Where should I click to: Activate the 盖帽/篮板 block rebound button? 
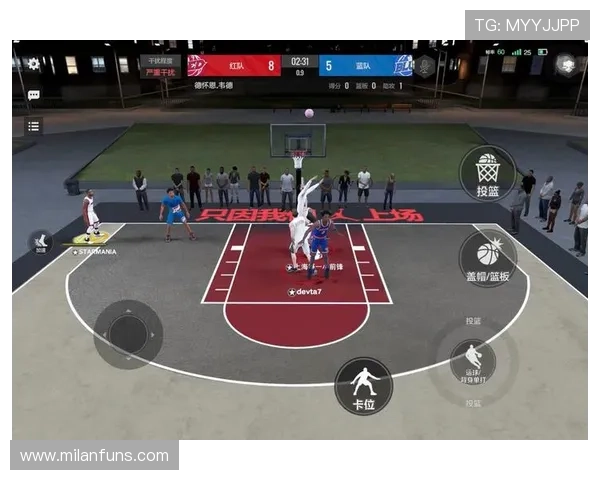(x=488, y=257)
